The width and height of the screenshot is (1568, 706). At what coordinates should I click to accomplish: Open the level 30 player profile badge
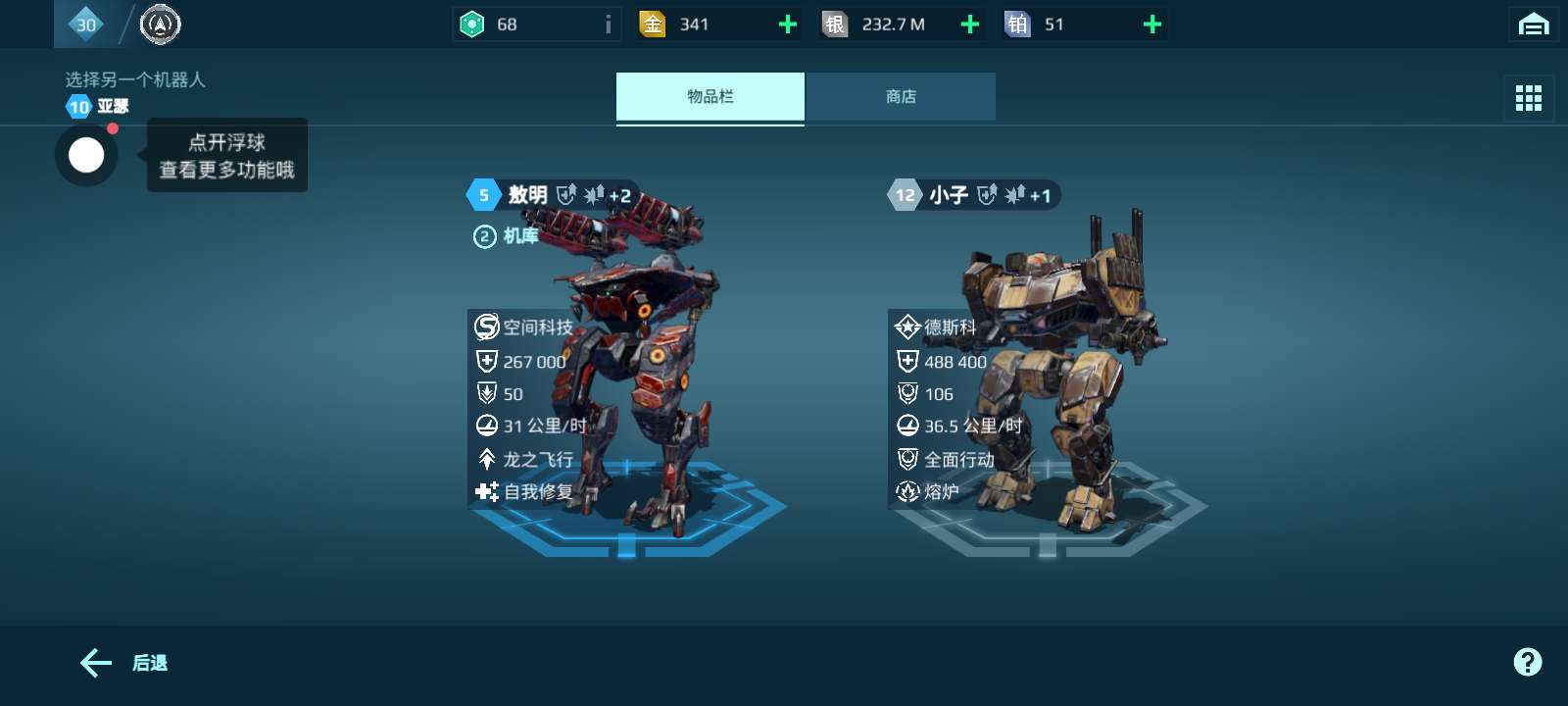point(86,25)
